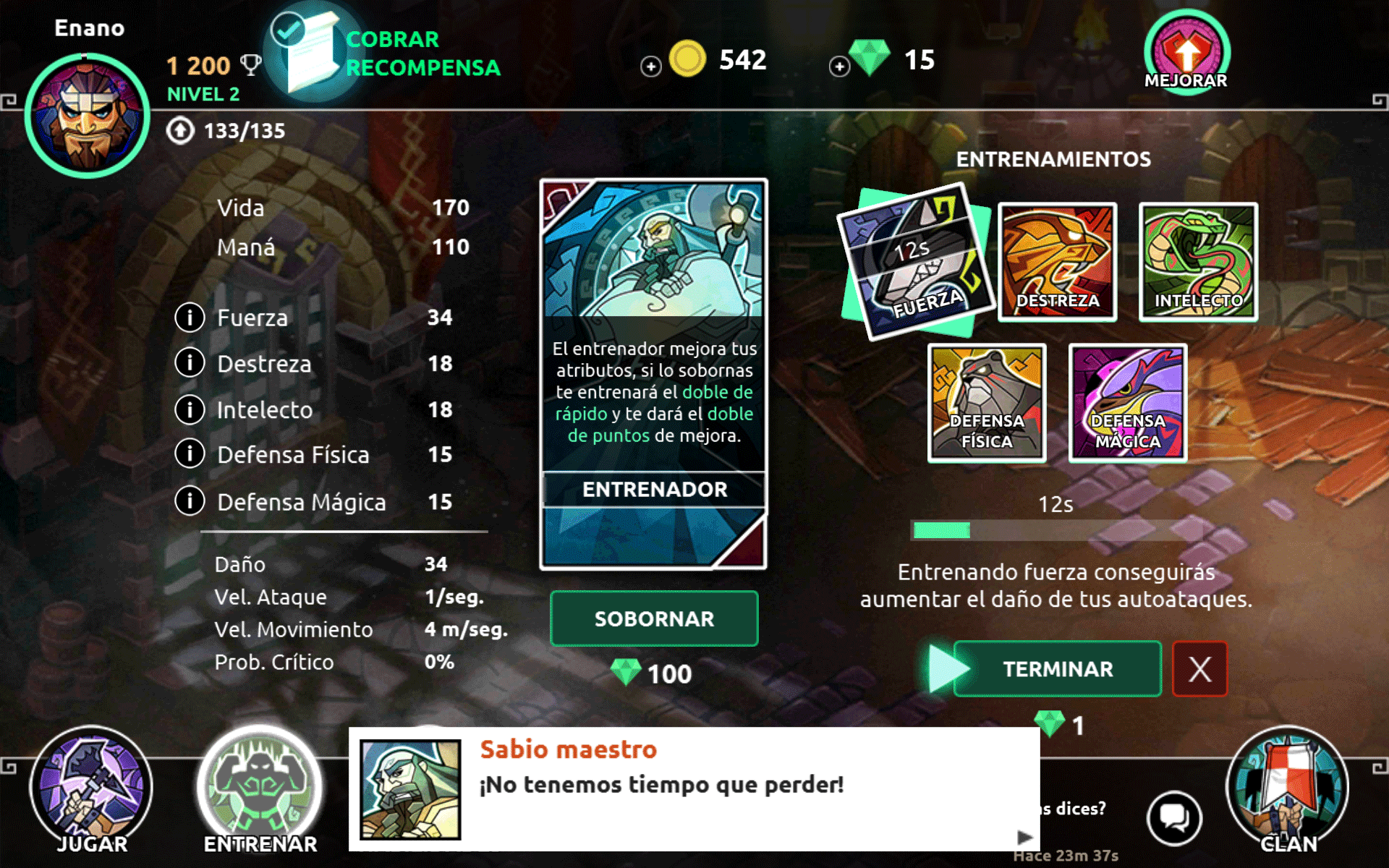Show info about Defensa Física
The width and height of the screenshot is (1389, 868).
click(x=190, y=454)
